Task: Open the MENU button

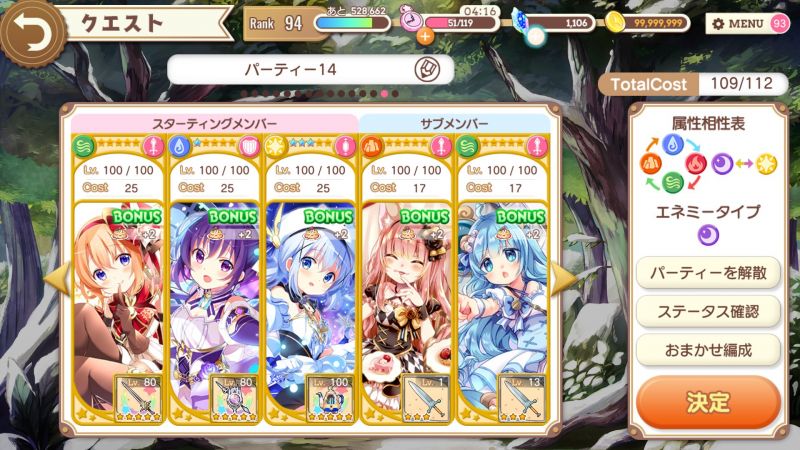Action: (738, 23)
